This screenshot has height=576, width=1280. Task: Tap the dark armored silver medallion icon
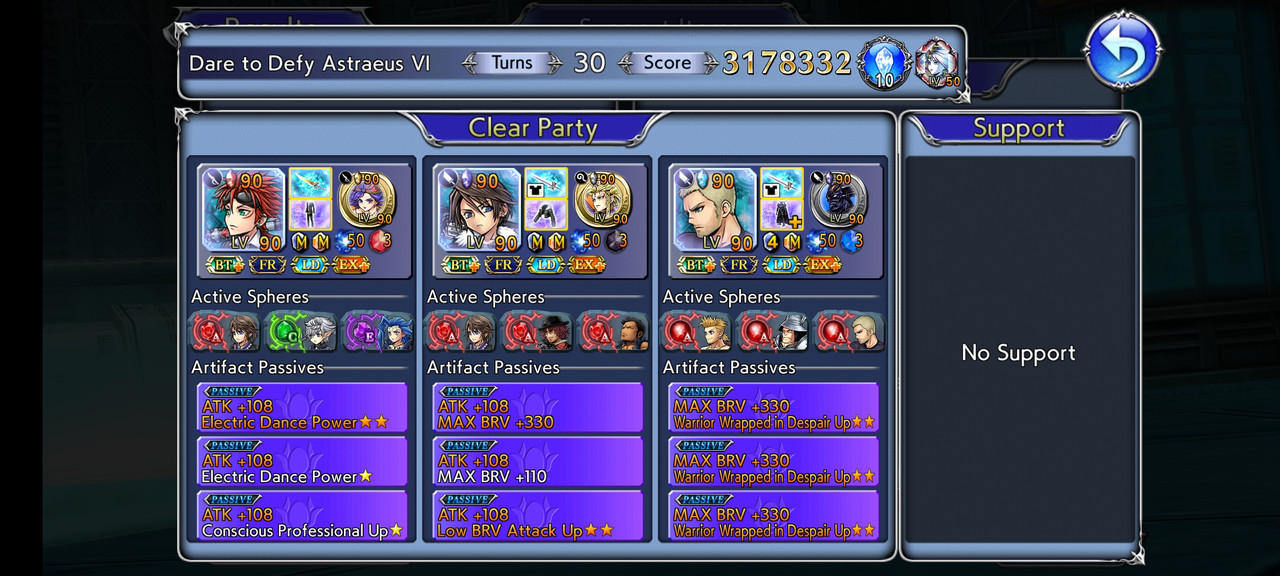[x=838, y=198]
